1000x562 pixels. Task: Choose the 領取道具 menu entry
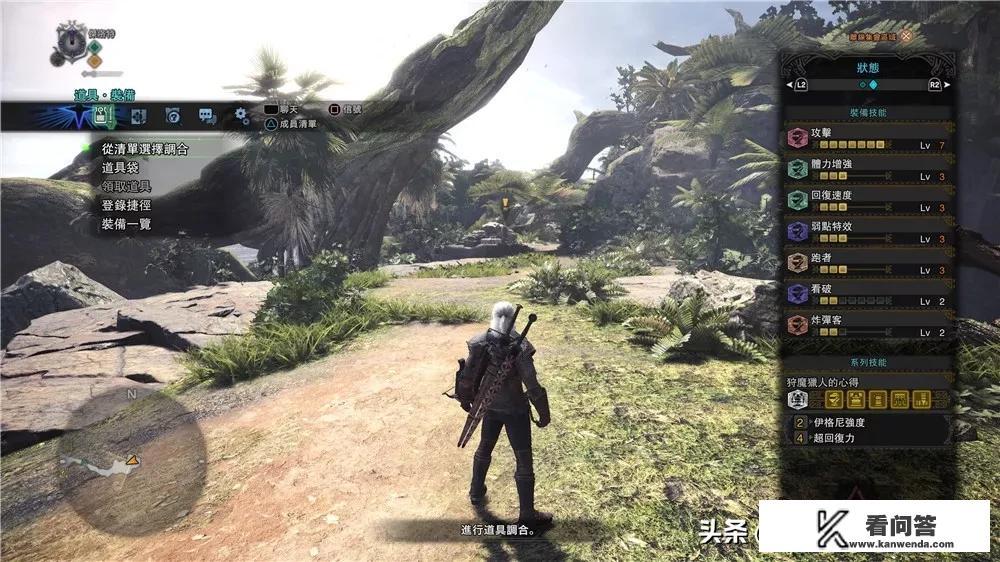(x=125, y=186)
